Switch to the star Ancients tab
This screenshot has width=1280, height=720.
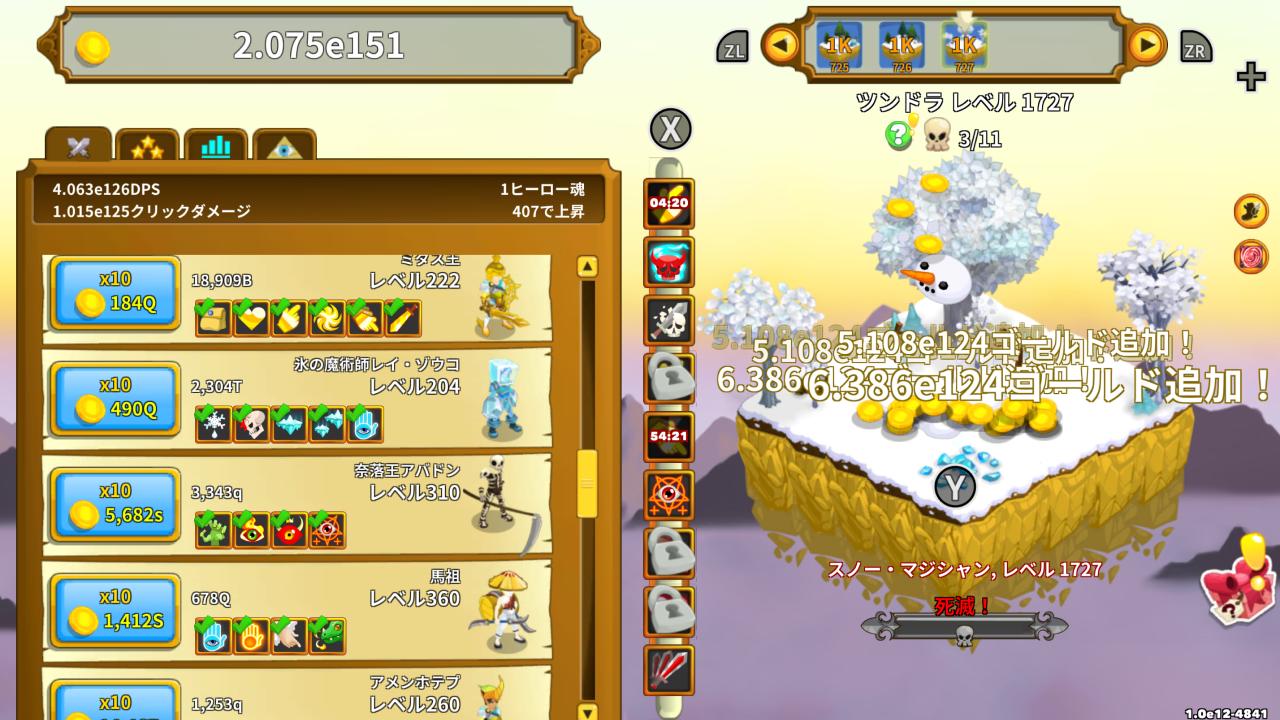[x=146, y=146]
